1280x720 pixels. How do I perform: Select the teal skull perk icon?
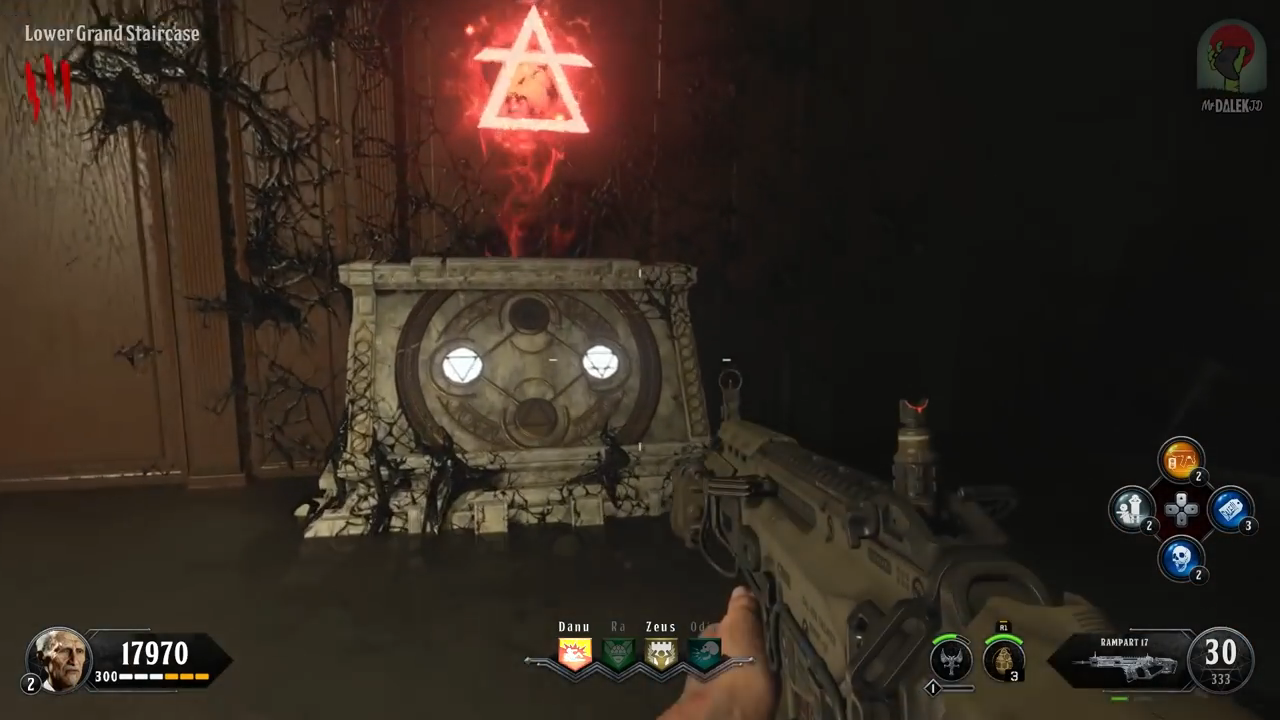(x=704, y=653)
